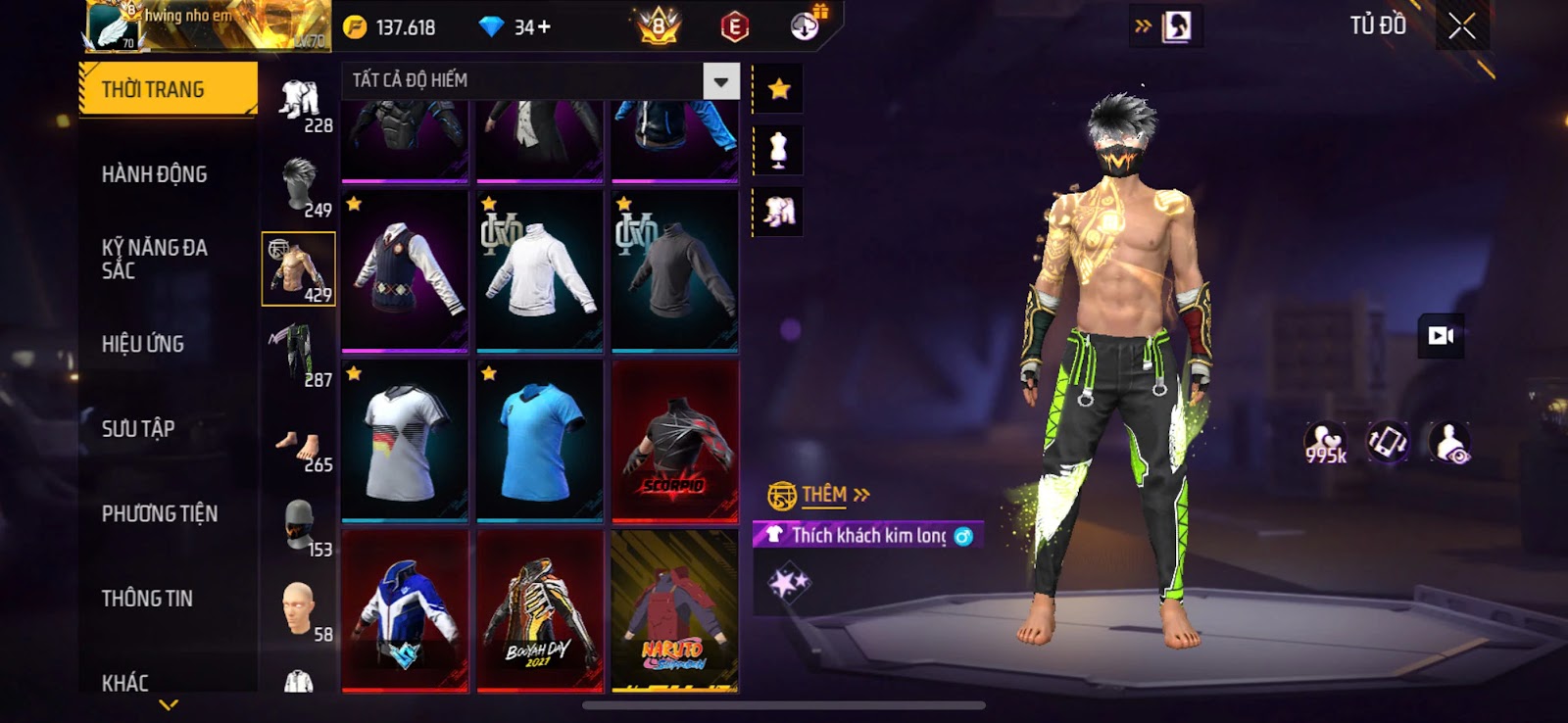1568x723 pixels.
Task: Switch to the Hành Động tab
Action: point(154,174)
